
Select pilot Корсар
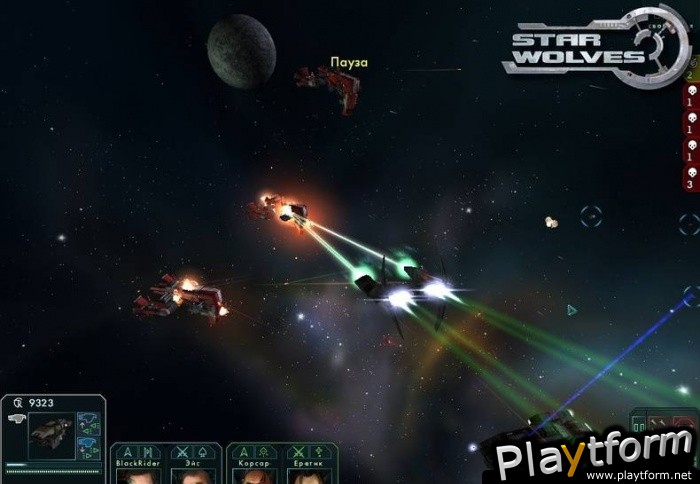tap(253, 475)
